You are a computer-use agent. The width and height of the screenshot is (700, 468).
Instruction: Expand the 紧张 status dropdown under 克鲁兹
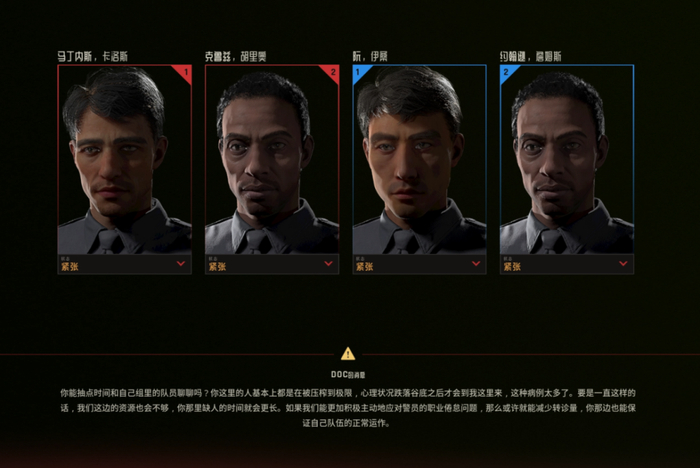pyautogui.click(x=328, y=264)
